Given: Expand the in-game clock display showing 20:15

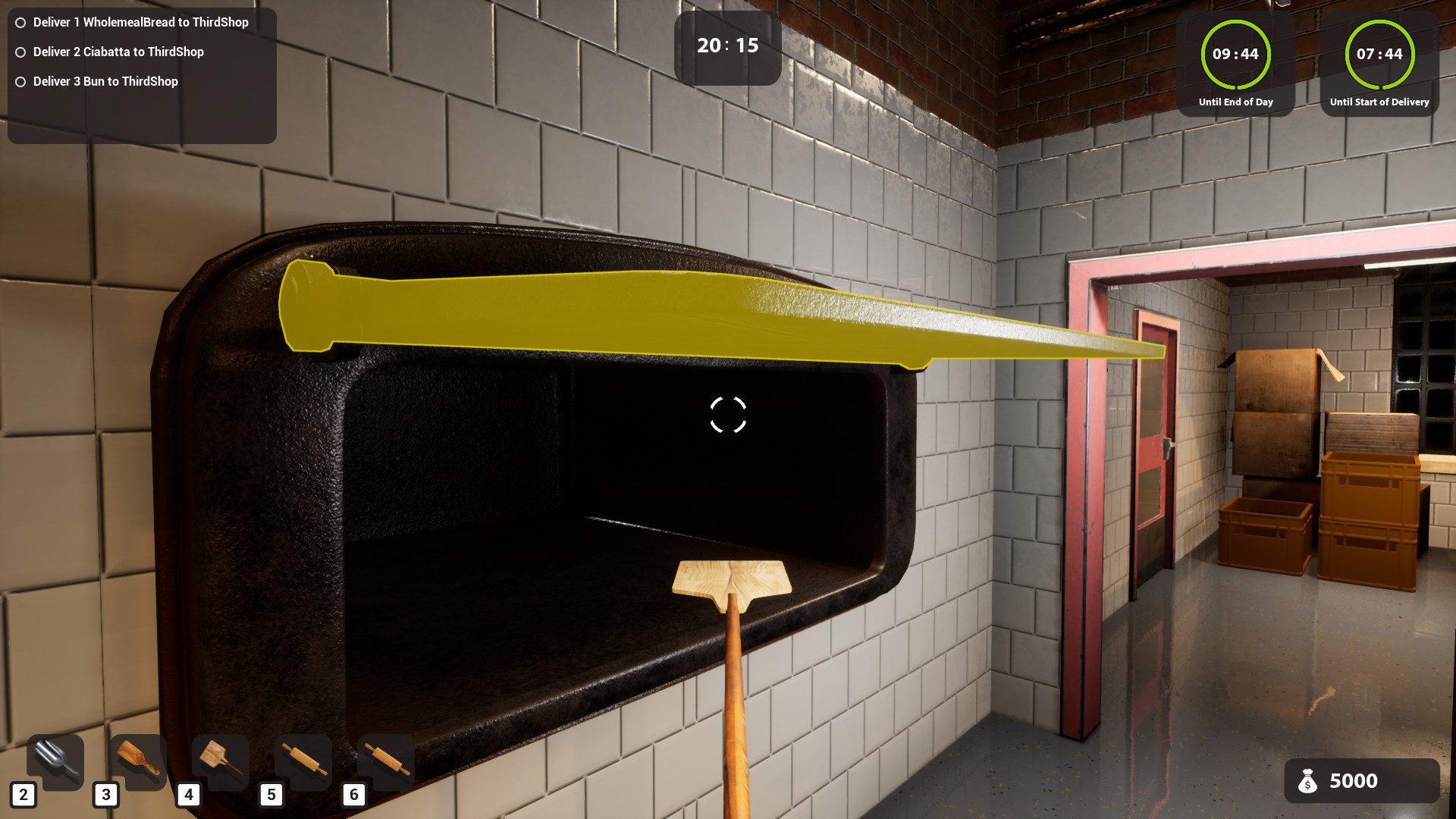Looking at the screenshot, I should [x=726, y=45].
